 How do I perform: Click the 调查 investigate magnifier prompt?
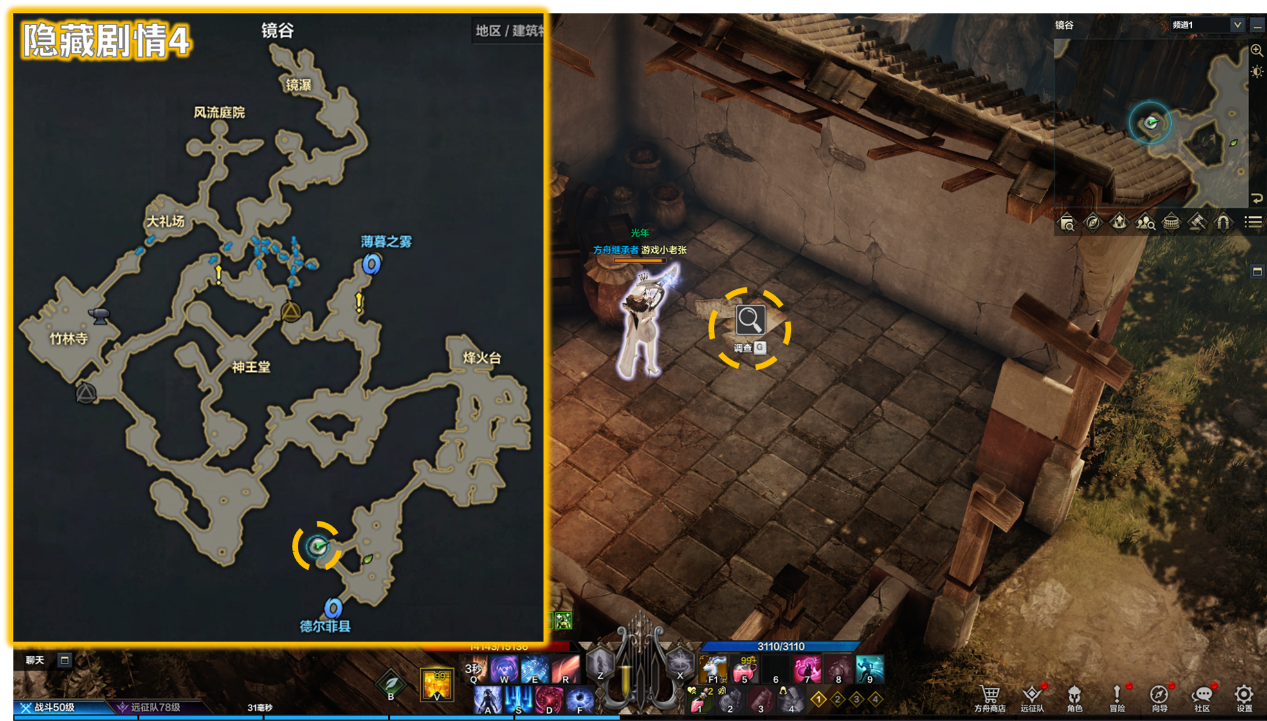click(x=750, y=320)
